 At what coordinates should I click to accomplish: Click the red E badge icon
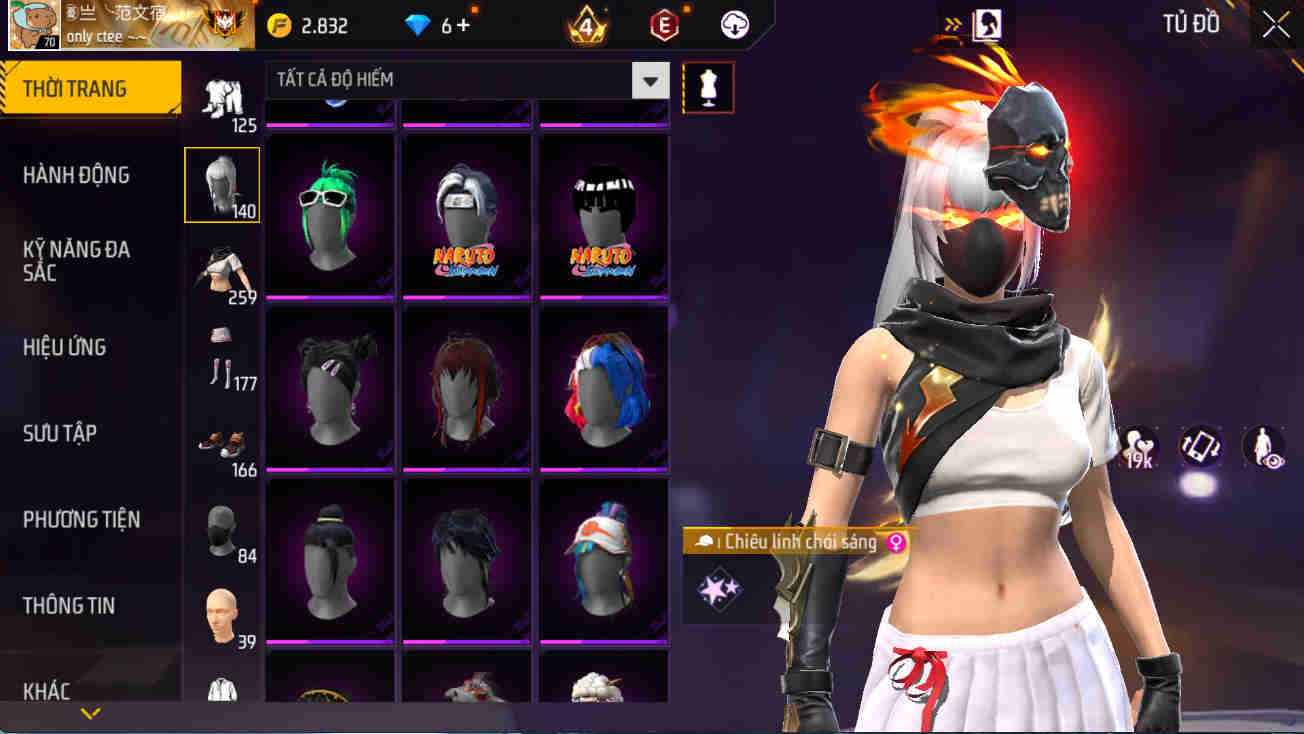[664, 25]
